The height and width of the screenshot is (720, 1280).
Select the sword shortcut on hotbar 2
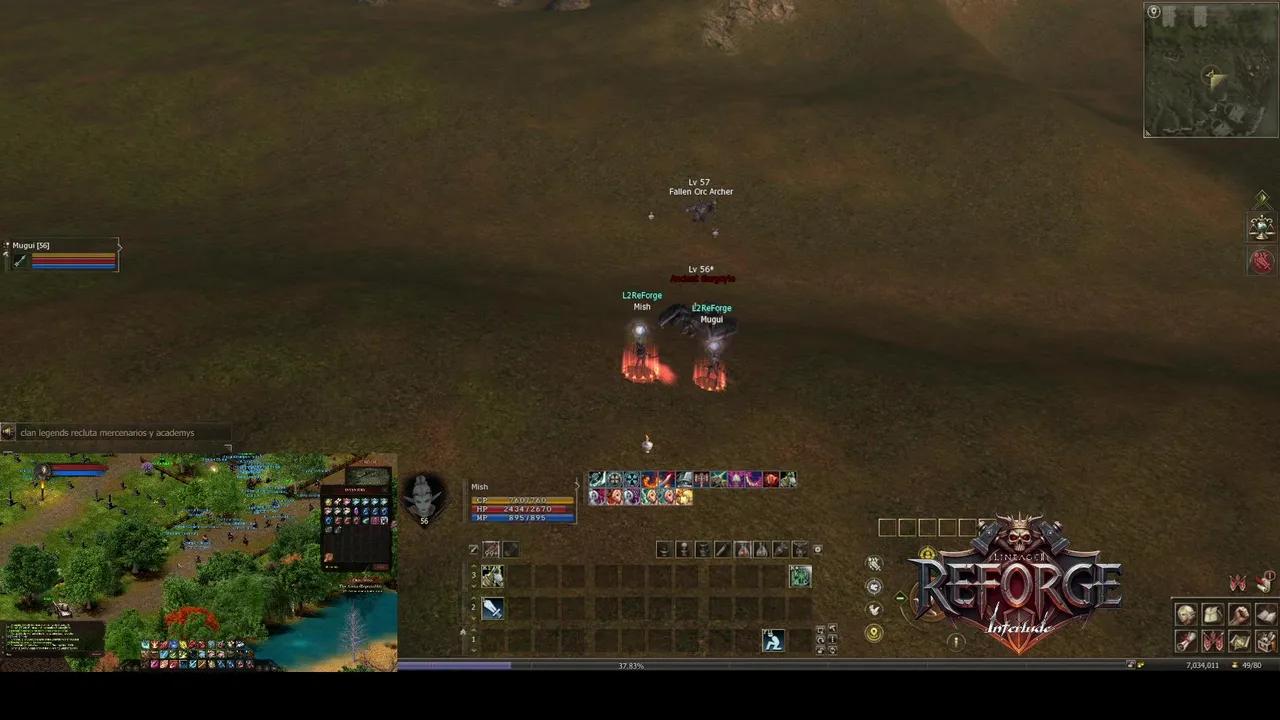coord(491,608)
